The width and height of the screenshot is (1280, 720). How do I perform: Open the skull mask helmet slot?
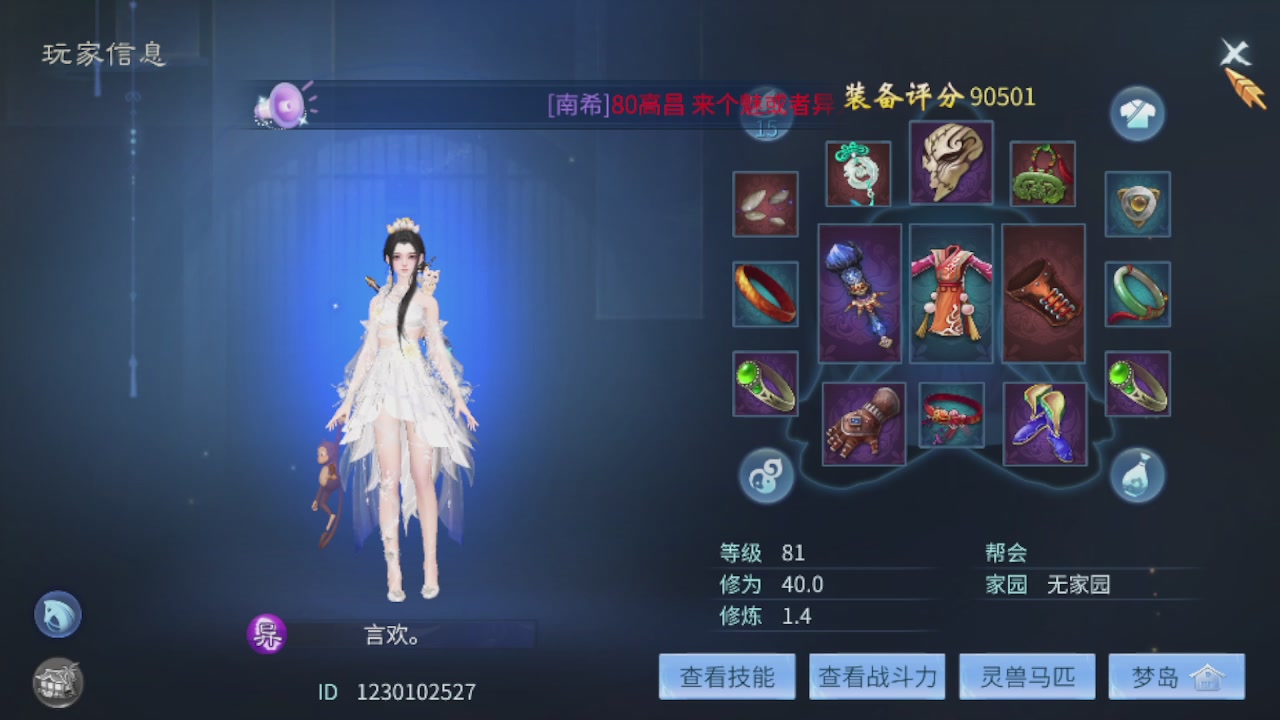pyautogui.click(x=949, y=165)
